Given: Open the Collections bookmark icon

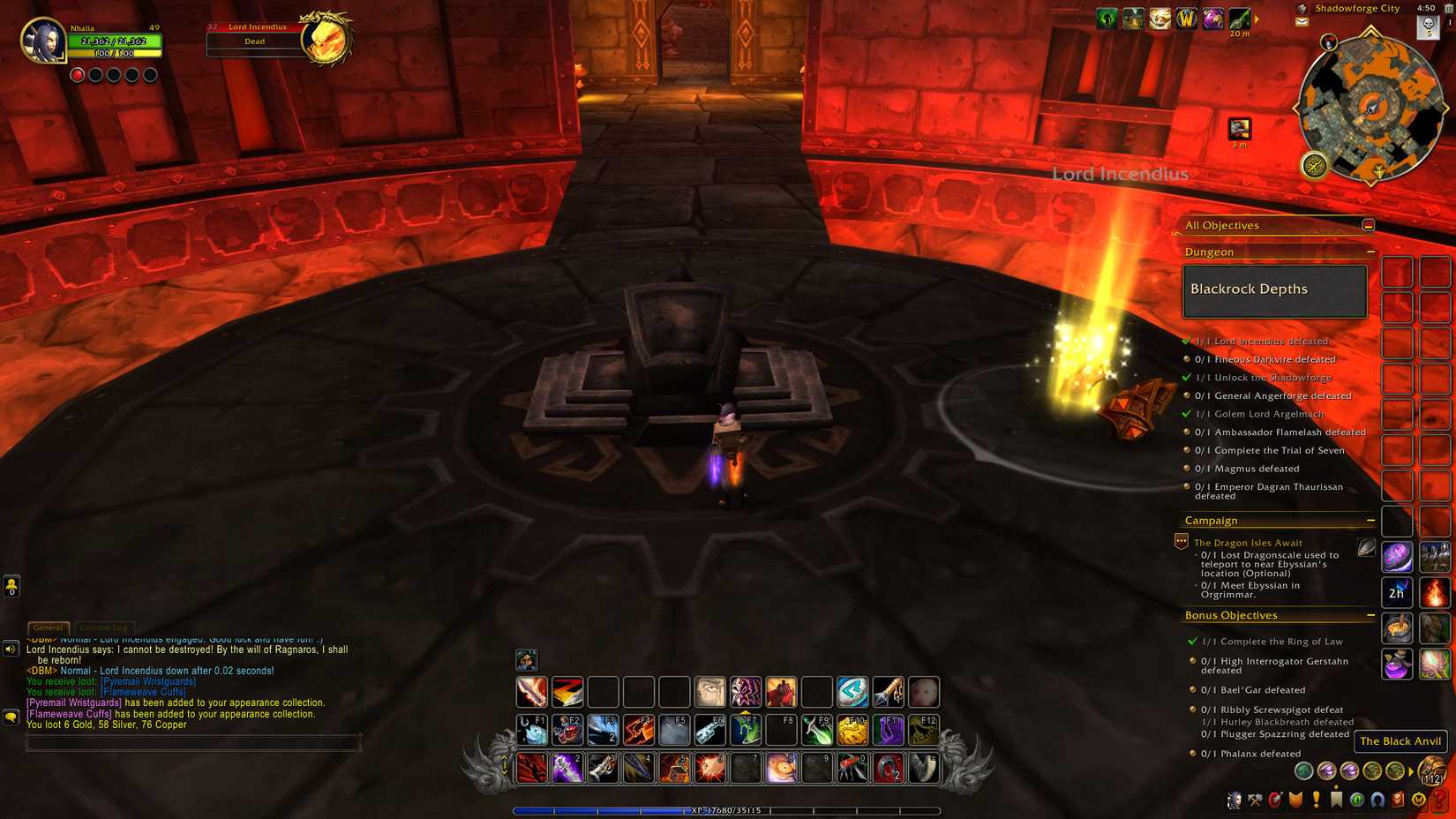Looking at the screenshot, I should pyautogui.click(x=1334, y=801).
